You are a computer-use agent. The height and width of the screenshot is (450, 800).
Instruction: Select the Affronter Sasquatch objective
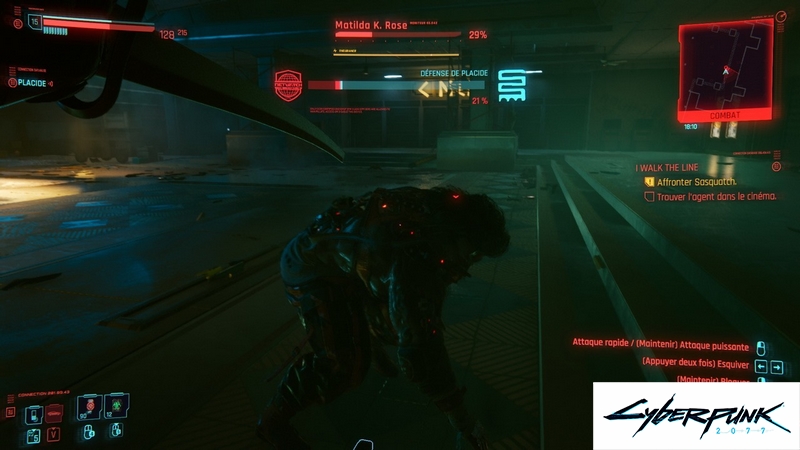coord(697,183)
